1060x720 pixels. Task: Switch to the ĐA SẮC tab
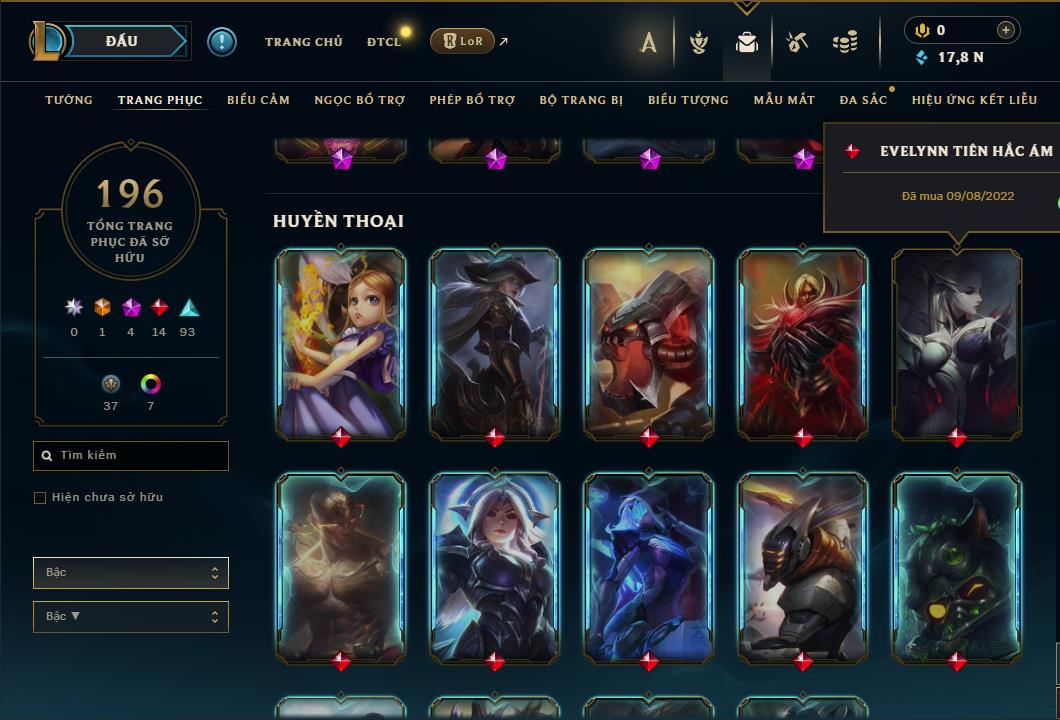(863, 100)
